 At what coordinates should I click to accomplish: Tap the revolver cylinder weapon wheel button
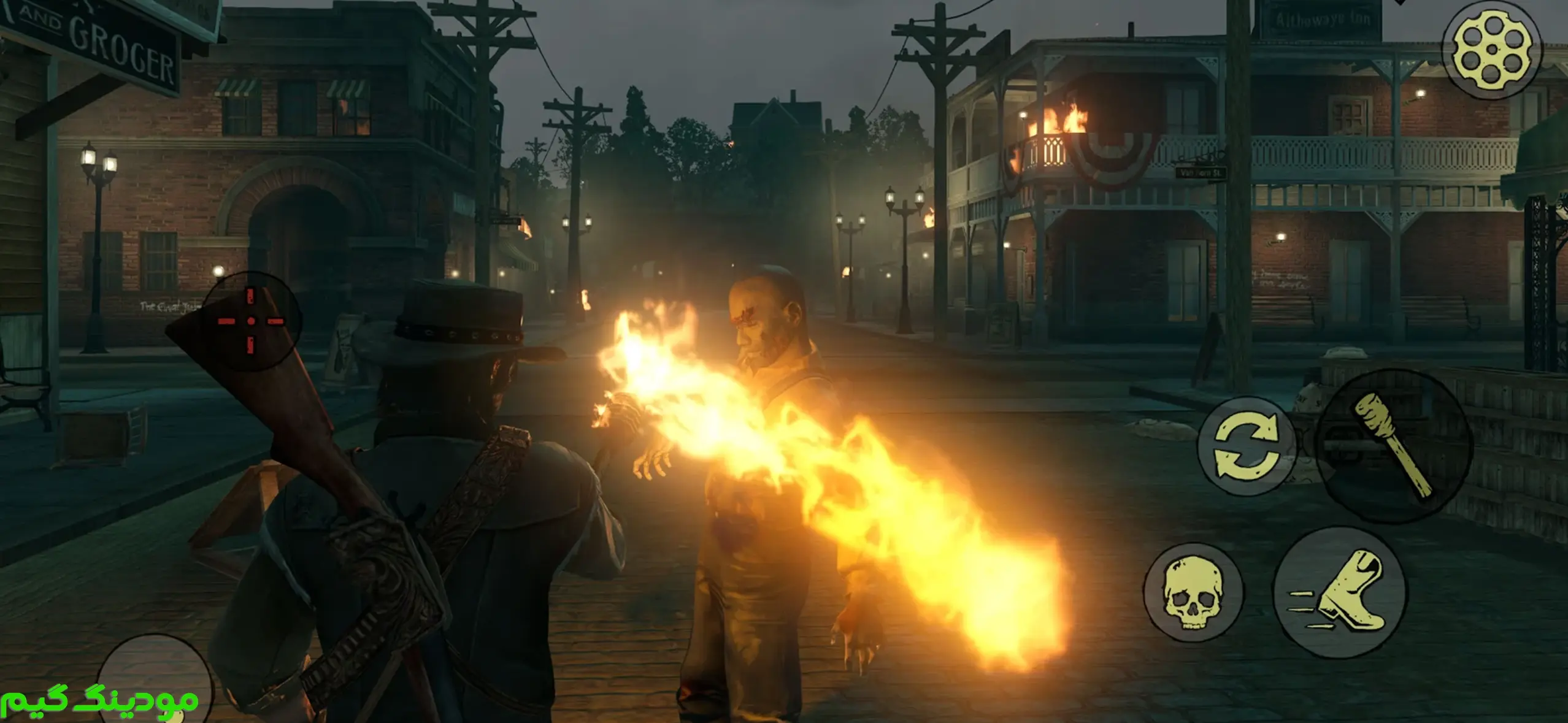coord(1491,50)
